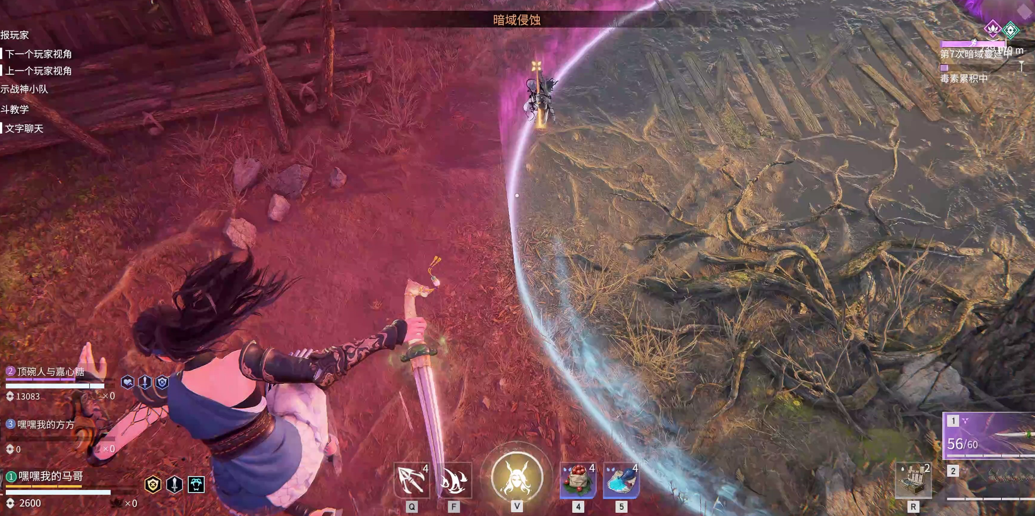Activate the grappling hook skill icon
The image size is (1035, 516).
coord(412,481)
